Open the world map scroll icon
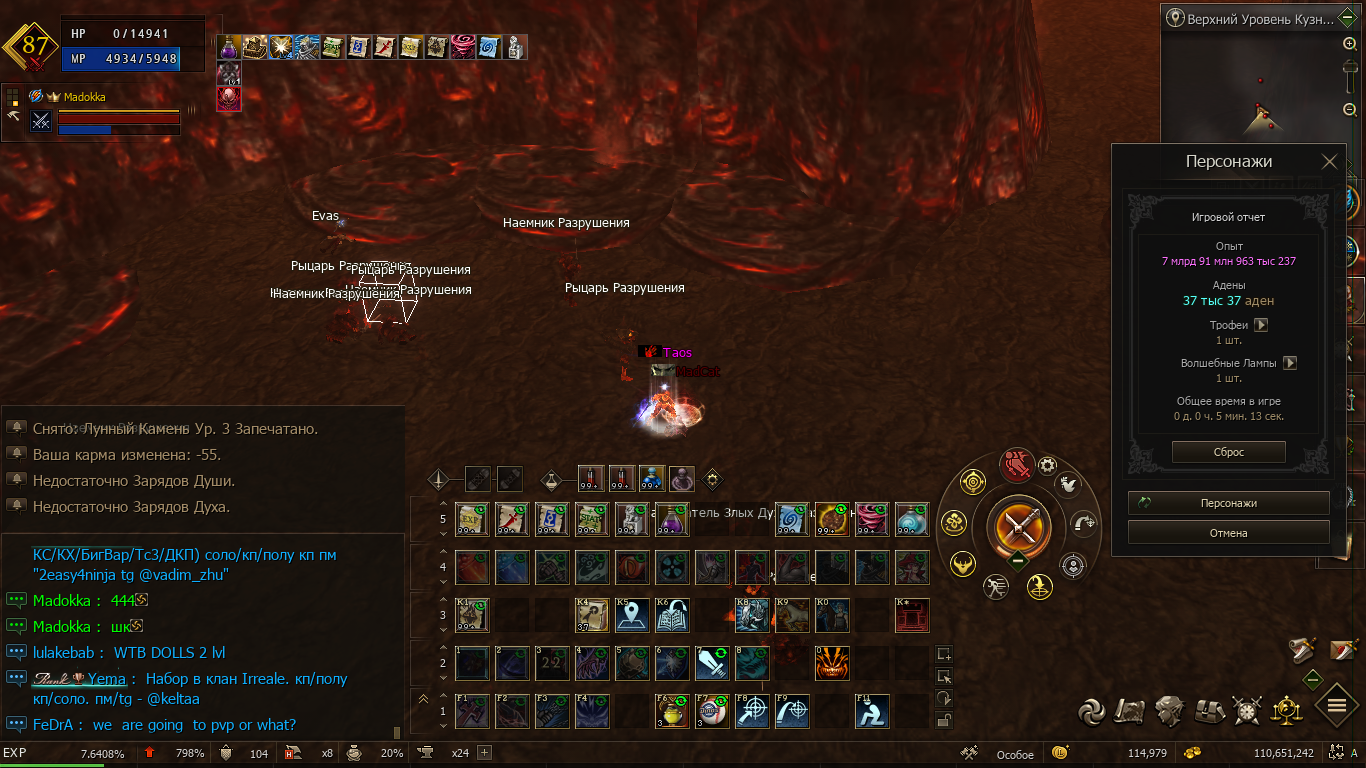This screenshot has width=1366, height=768. (1131, 711)
